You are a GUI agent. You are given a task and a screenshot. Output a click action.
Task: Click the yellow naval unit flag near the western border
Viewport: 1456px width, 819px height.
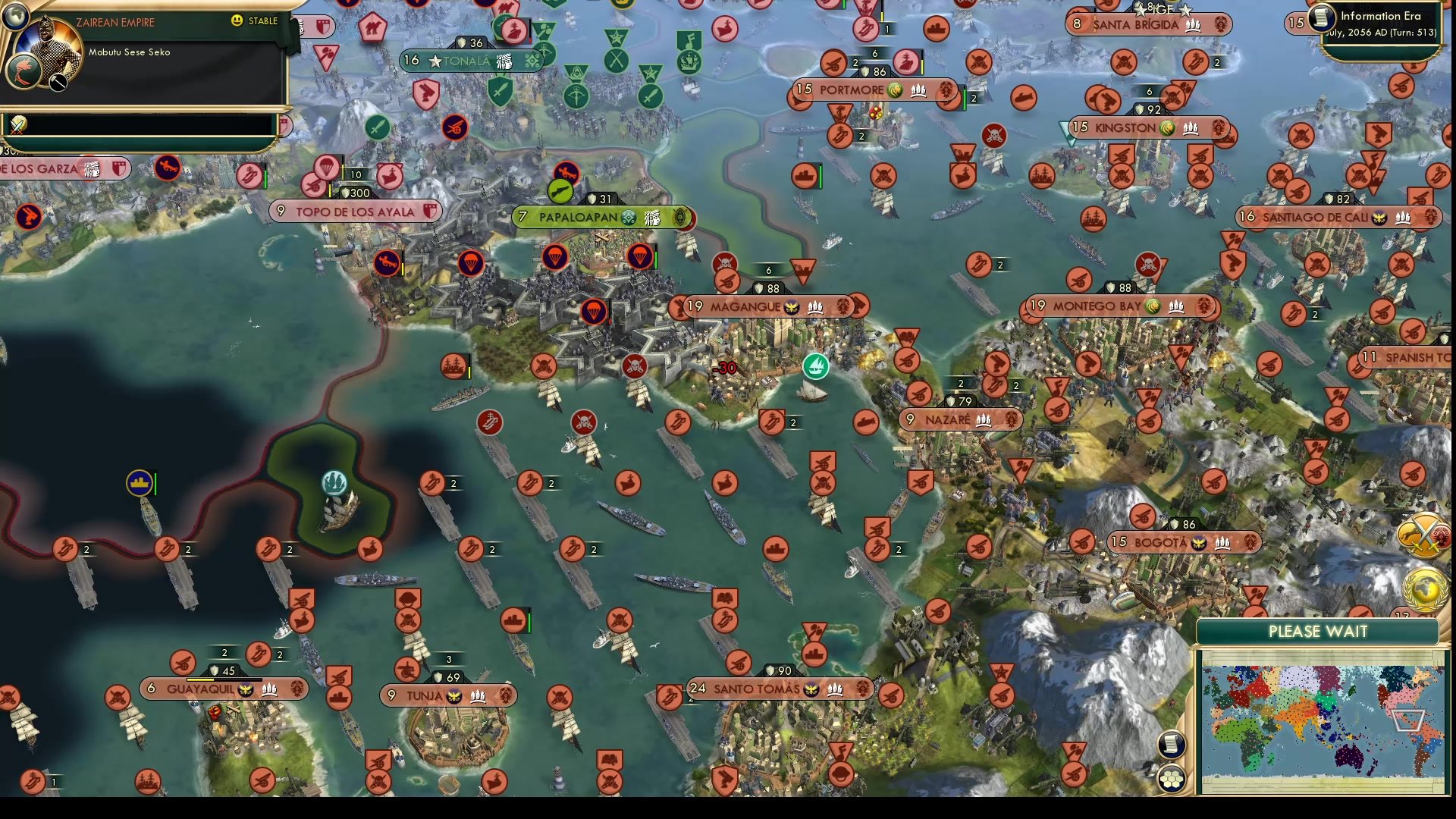point(140,482)
